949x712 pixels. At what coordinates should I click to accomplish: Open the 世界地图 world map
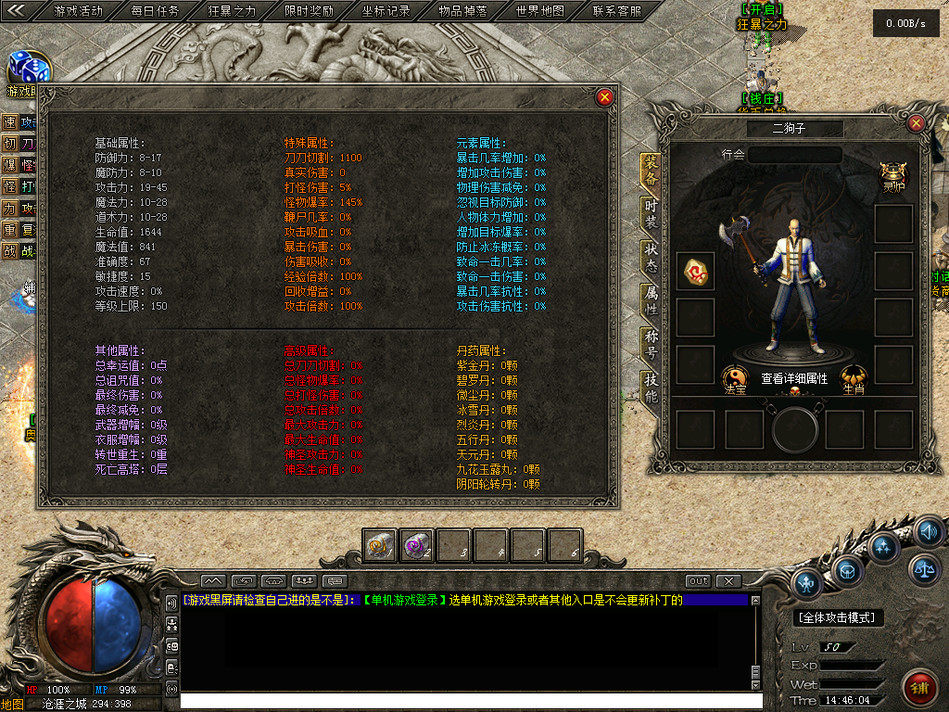tap(540, 11)
